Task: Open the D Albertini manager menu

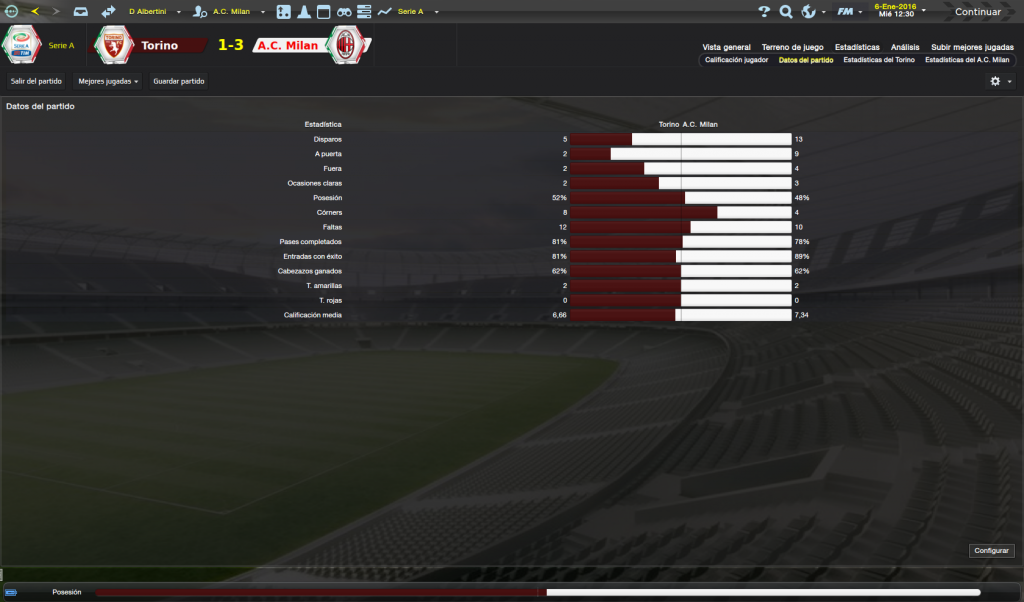Action: coord(151,12)
